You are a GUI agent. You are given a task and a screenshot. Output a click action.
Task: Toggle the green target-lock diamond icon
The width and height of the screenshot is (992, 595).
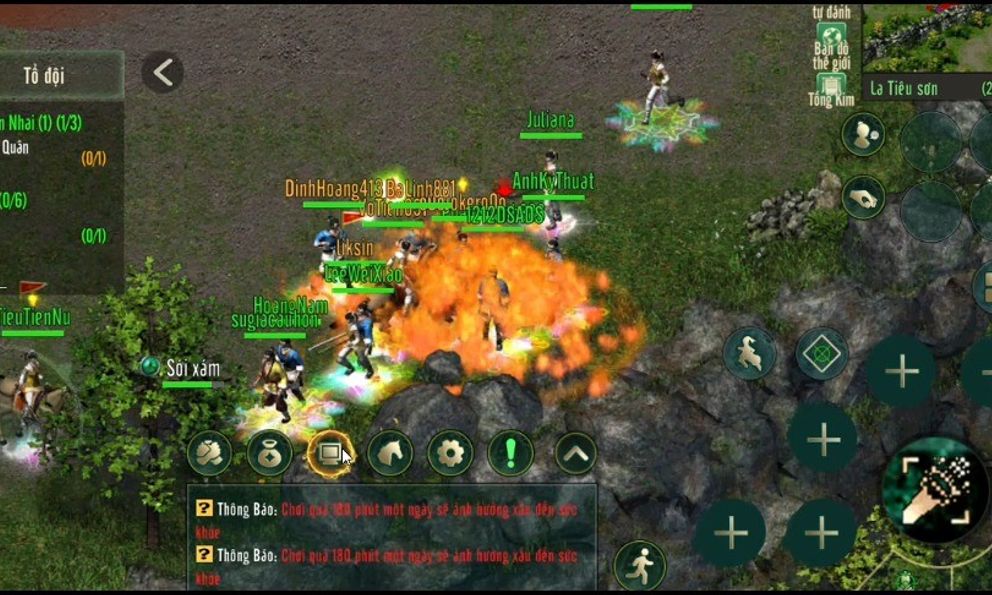[x=822, y=353]
